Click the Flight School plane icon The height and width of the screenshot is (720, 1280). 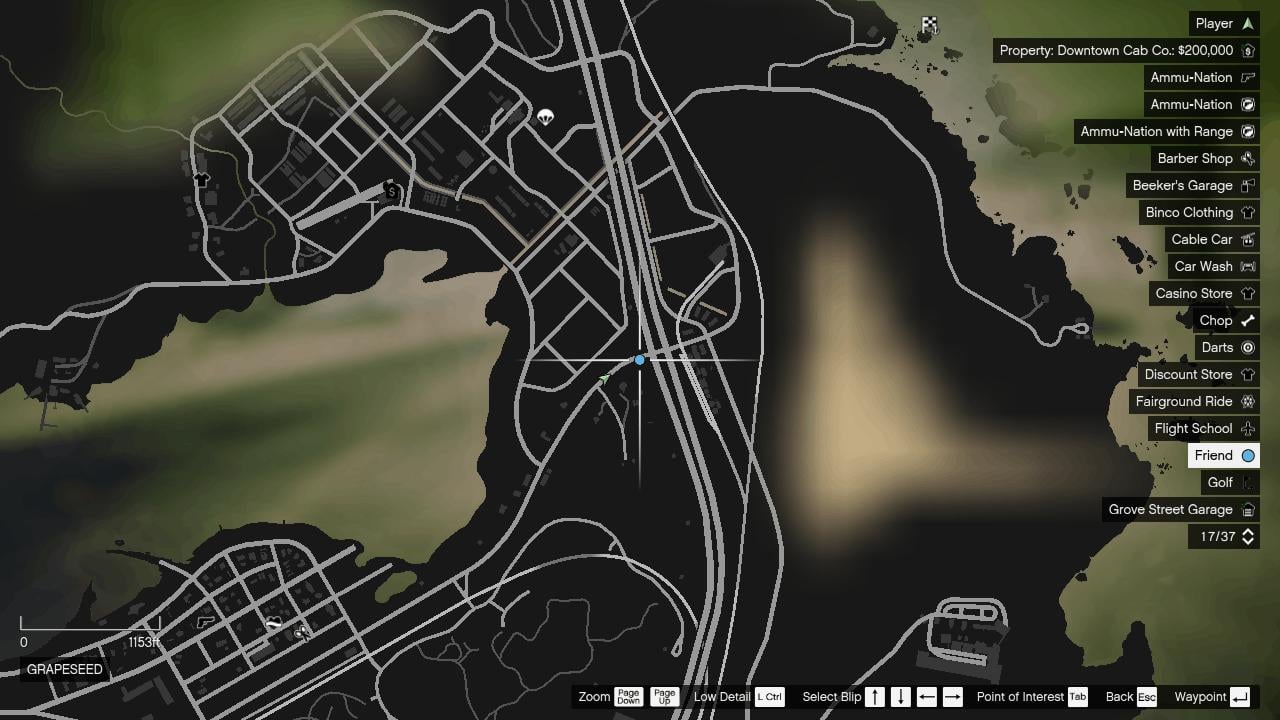click(1247, 428)
